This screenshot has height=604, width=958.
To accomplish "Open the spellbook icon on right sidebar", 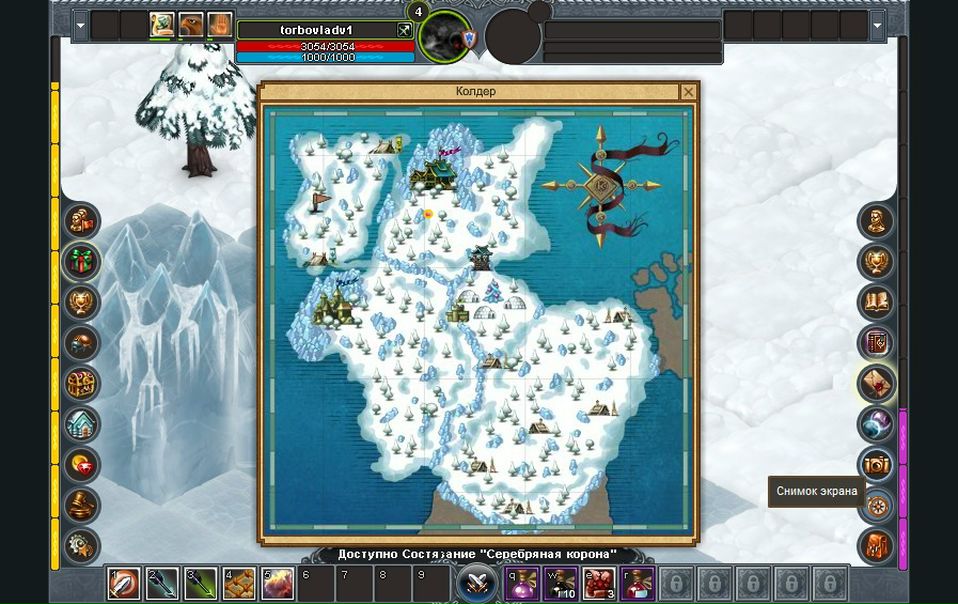I will (876, 302).
